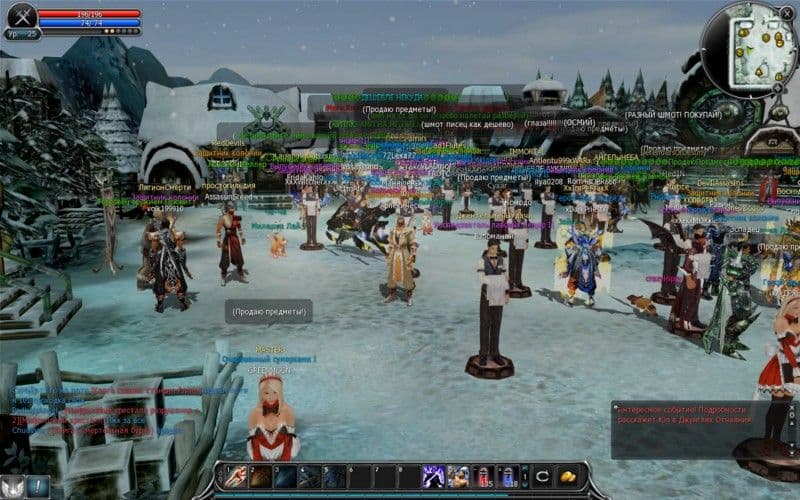
Task: Click the exclamation mark icon in the corner
Action: [38, 486]
